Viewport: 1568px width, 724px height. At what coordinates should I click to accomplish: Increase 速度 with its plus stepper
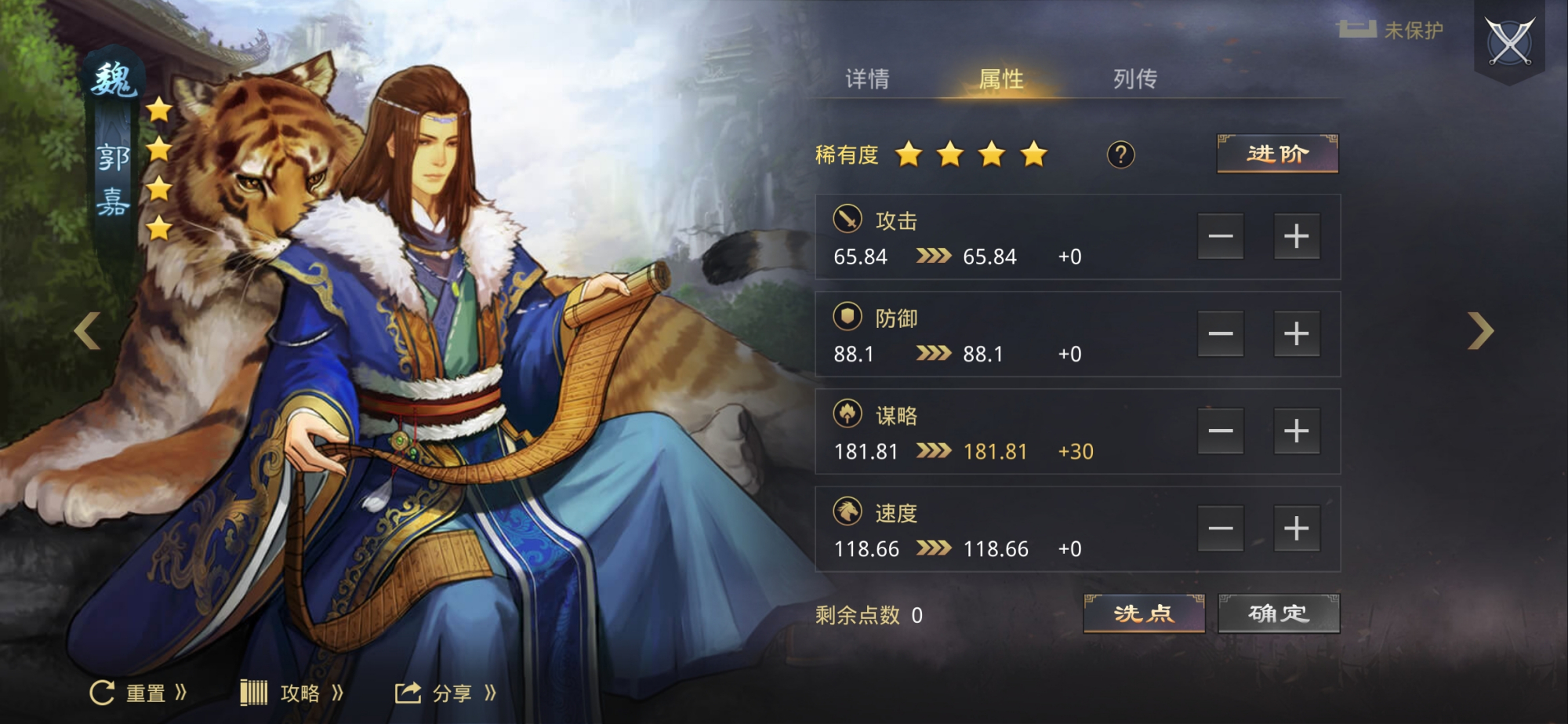coord(1297,528)
